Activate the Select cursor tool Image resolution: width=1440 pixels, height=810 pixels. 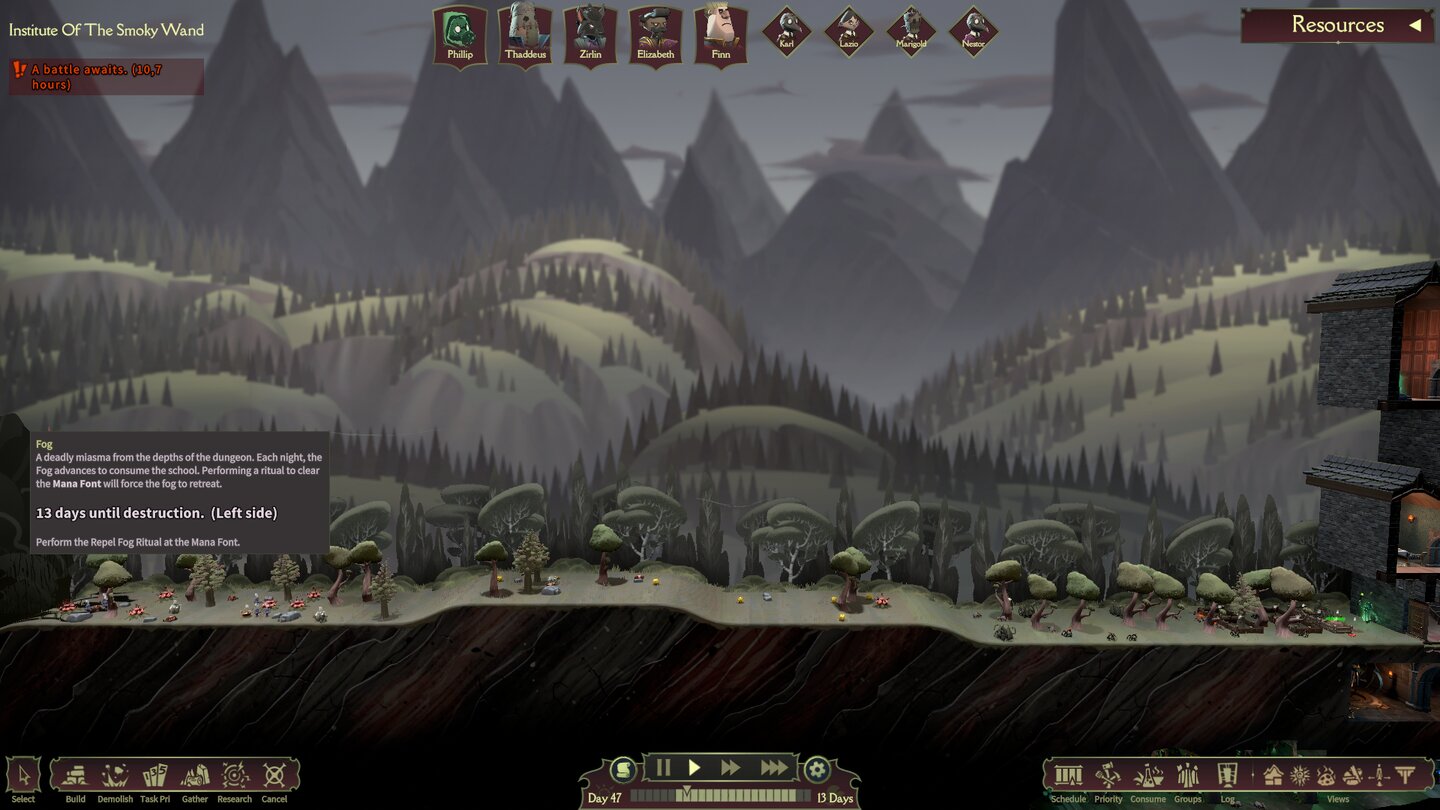coord(23,776)
